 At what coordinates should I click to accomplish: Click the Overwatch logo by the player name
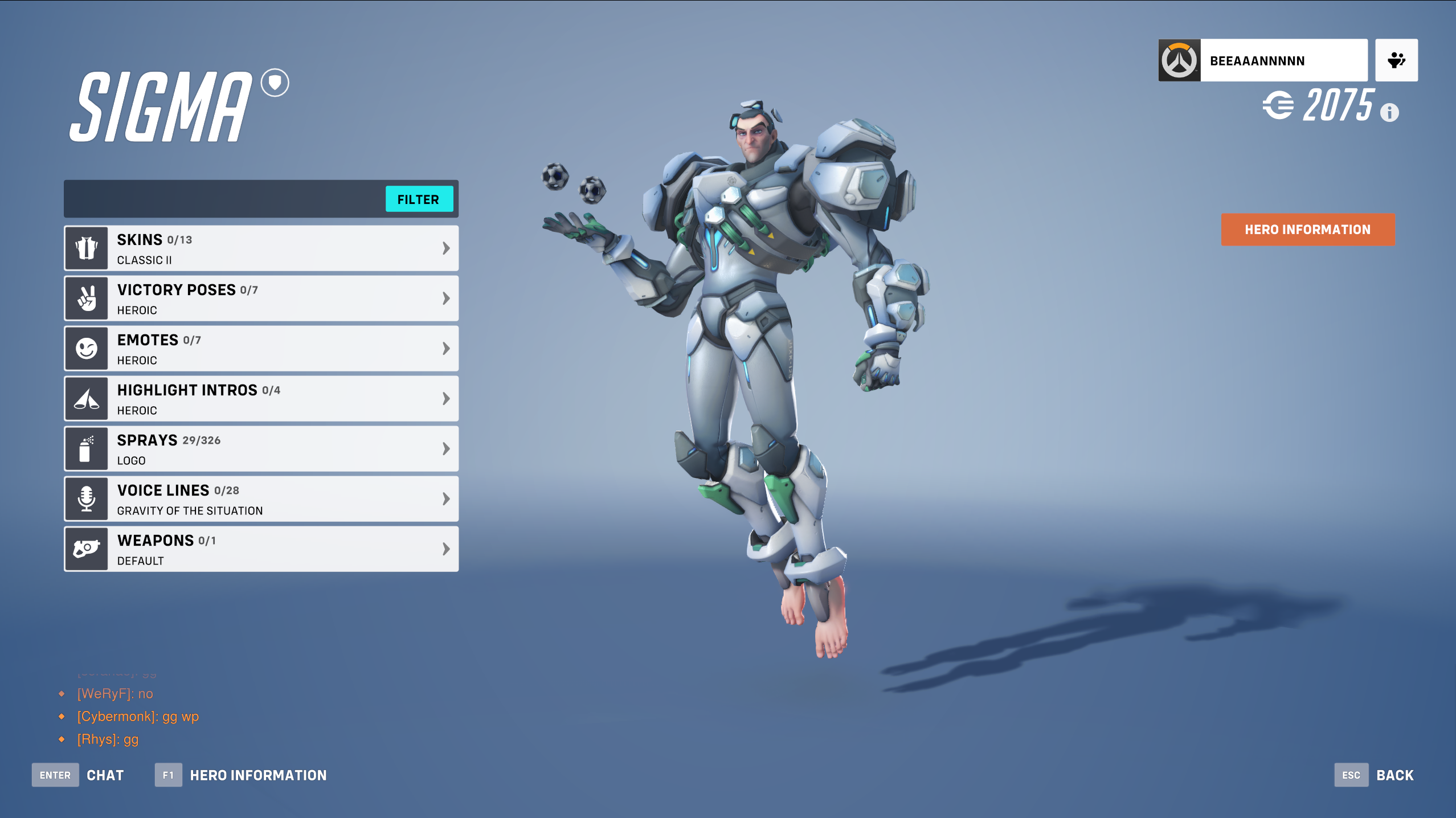(x=1180, y=59)
